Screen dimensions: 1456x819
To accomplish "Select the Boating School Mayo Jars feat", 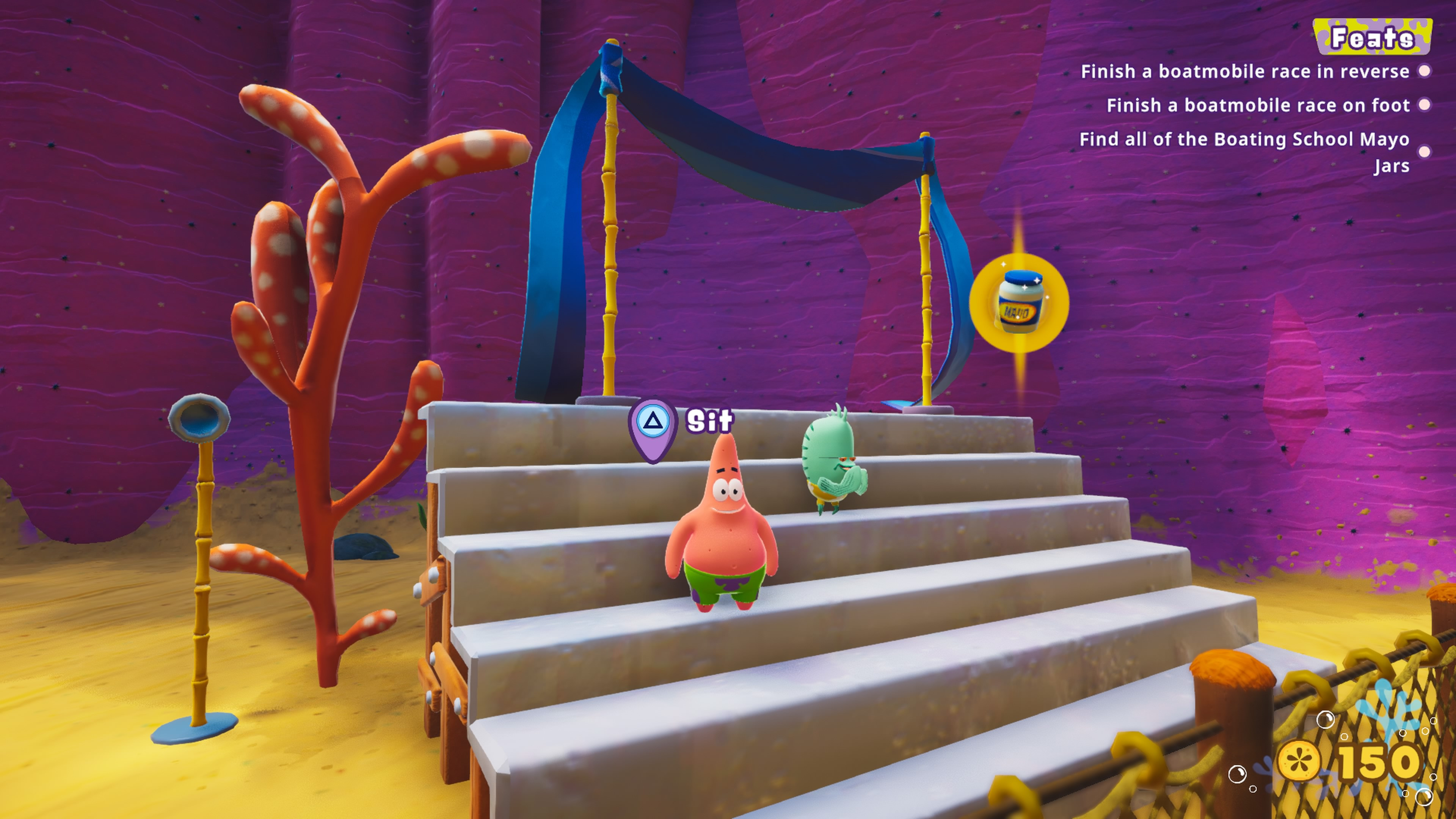I will pyautogui.click(x=1244, y=152).
